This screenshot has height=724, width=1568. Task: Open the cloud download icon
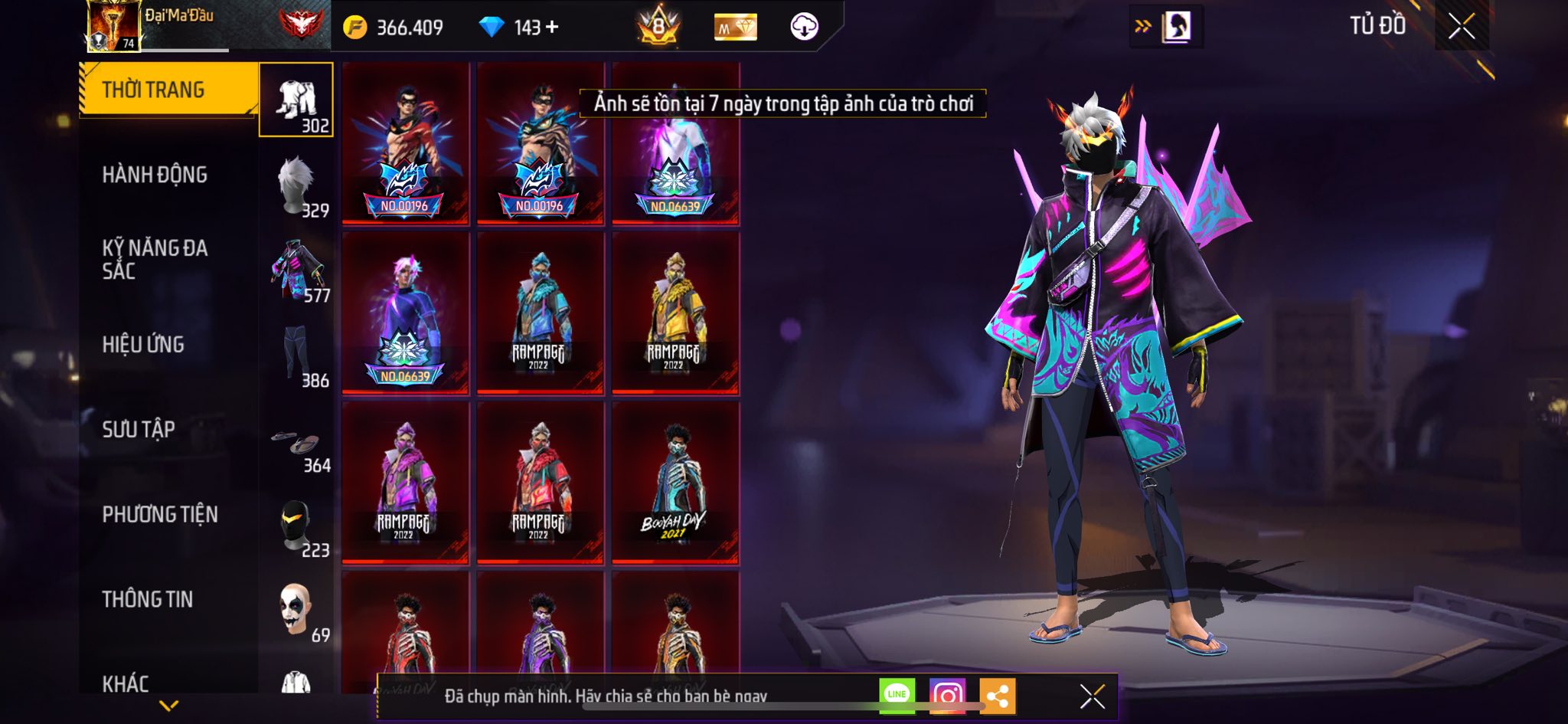coord(804,27)
